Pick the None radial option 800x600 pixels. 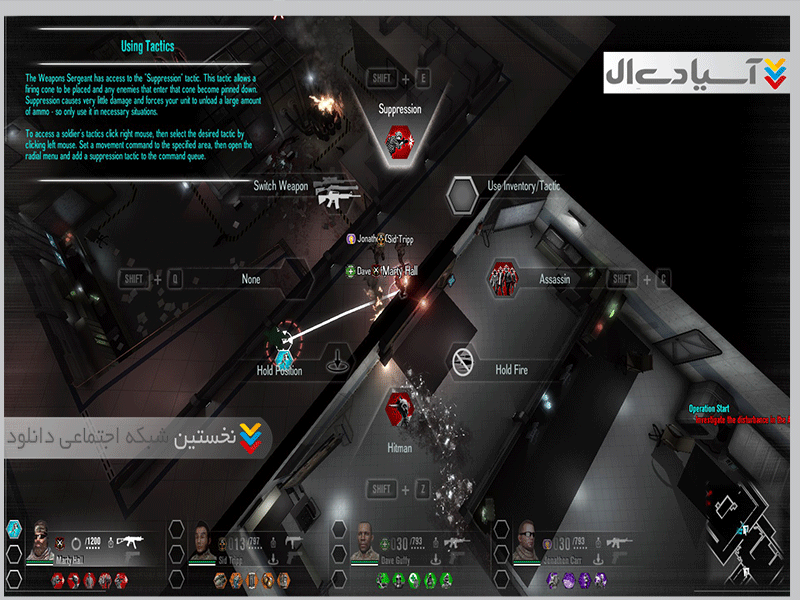pos(251,280)
